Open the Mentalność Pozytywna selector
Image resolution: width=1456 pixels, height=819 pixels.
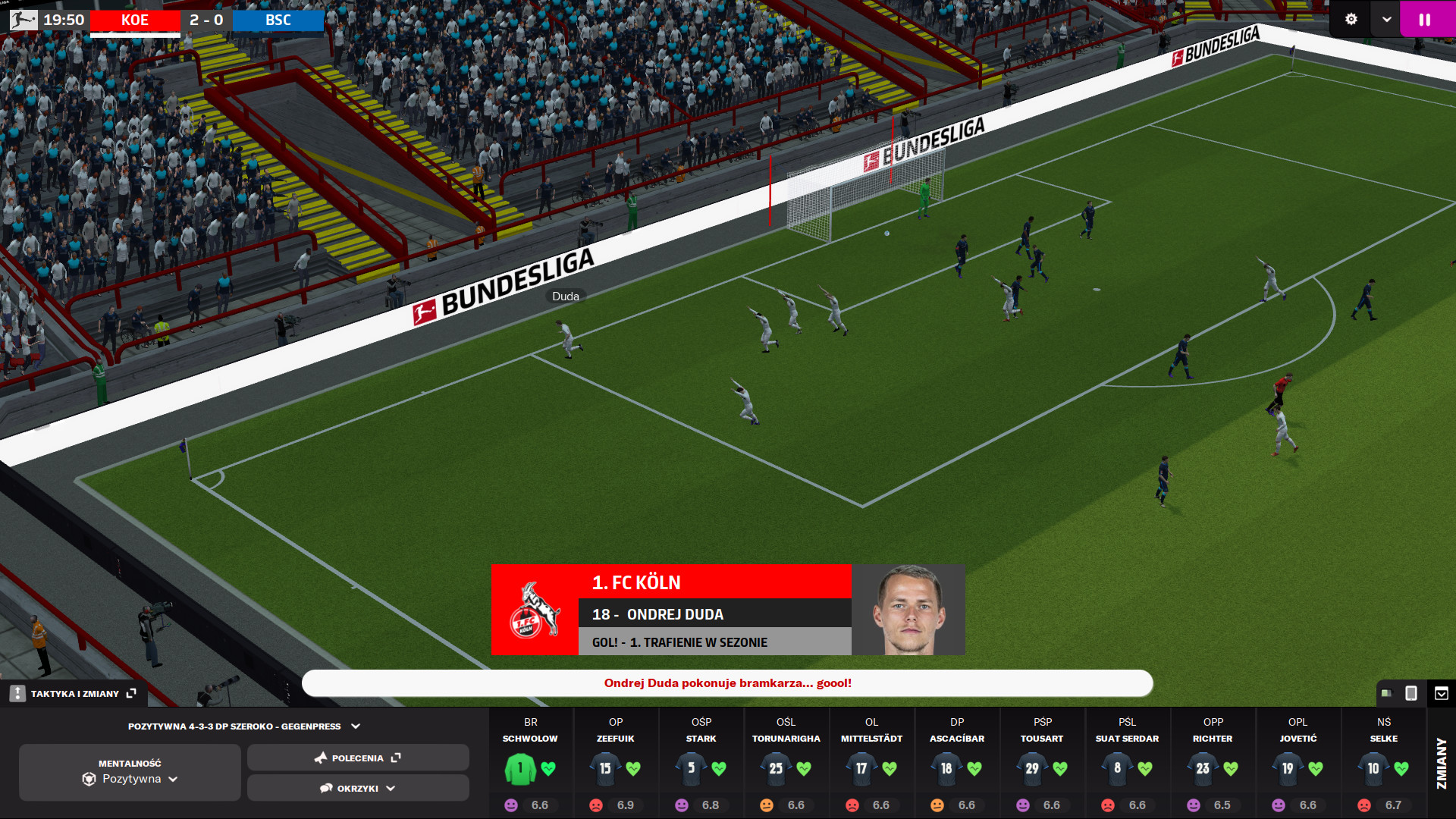(130, 772)
